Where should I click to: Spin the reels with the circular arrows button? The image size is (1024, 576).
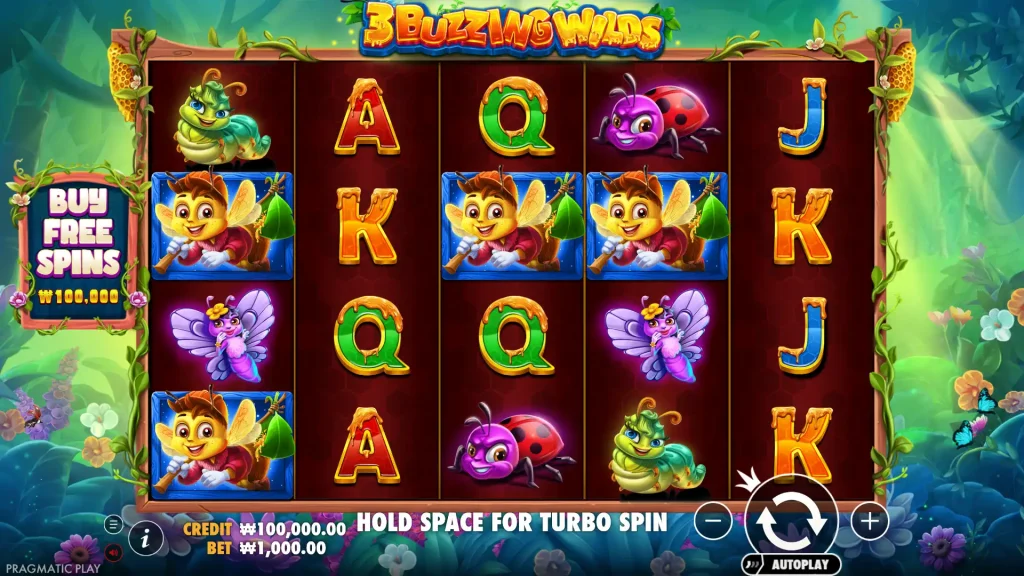tap(791, 518)
